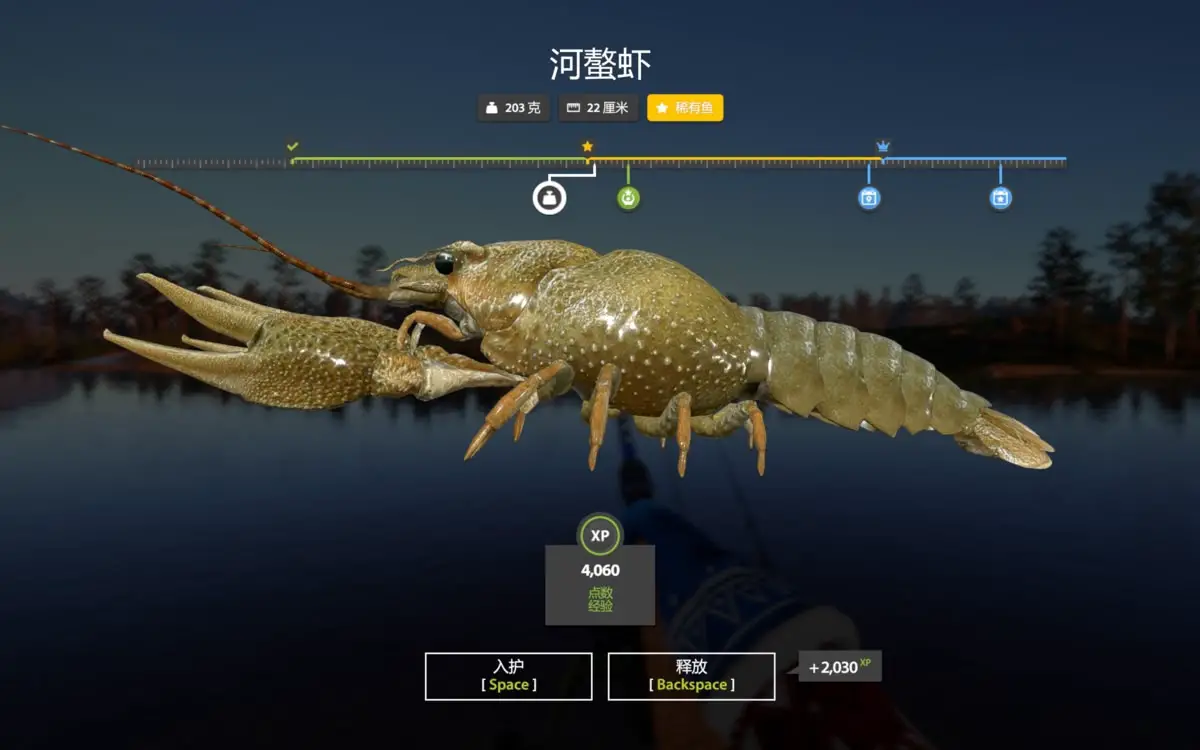
Task: Click the round green XP badge
Action: (600, 535)
